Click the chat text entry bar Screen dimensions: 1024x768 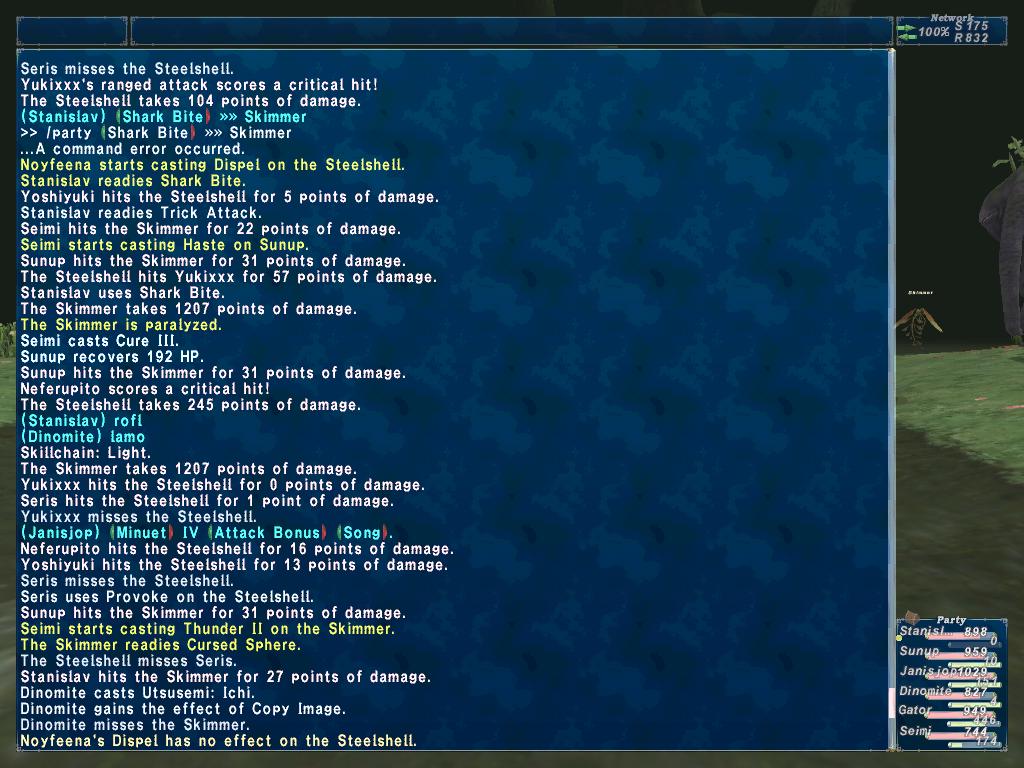[x=510, y=31]
